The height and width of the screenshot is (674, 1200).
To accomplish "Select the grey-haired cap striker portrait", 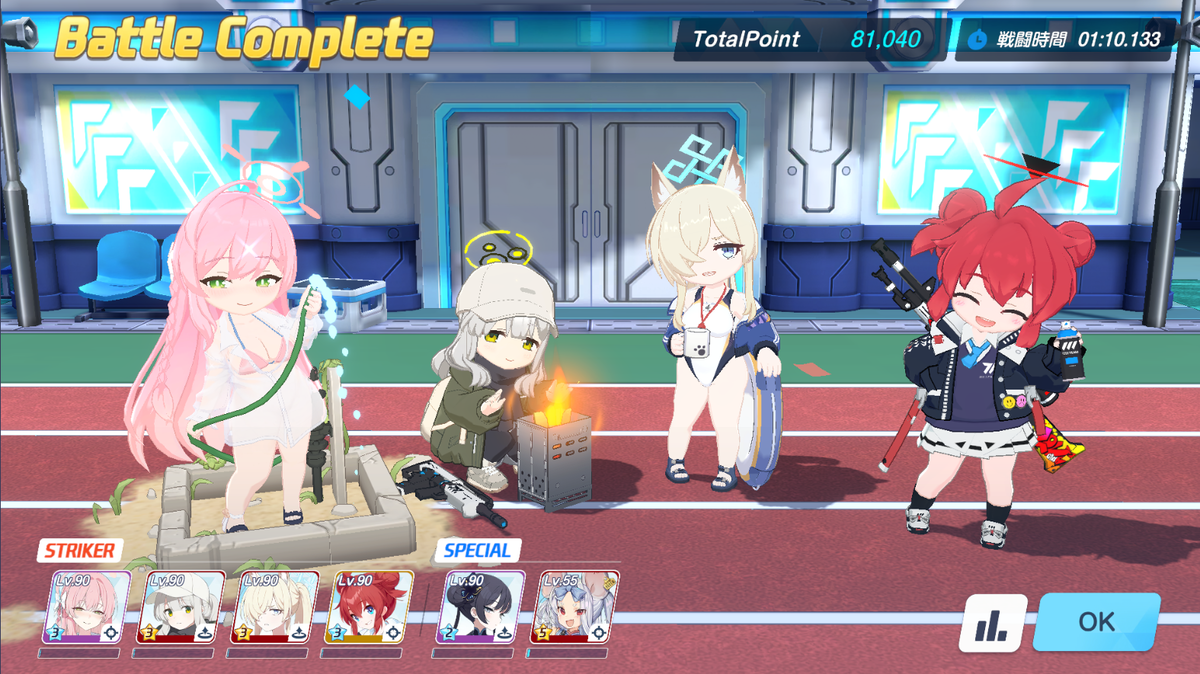I will click(180, 607).
